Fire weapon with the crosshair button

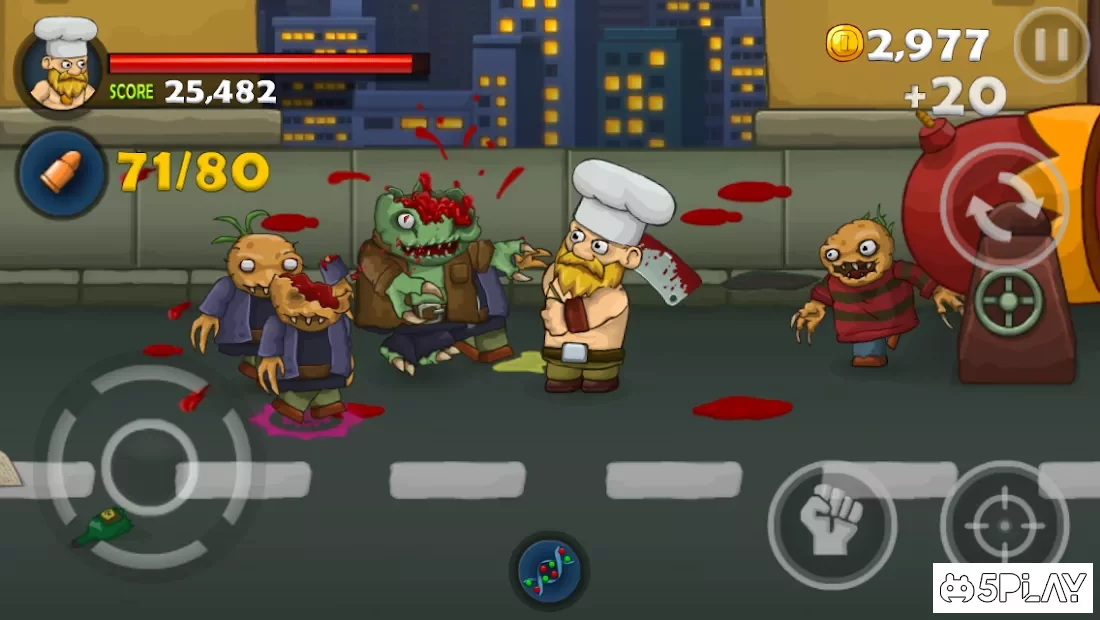1004,524
